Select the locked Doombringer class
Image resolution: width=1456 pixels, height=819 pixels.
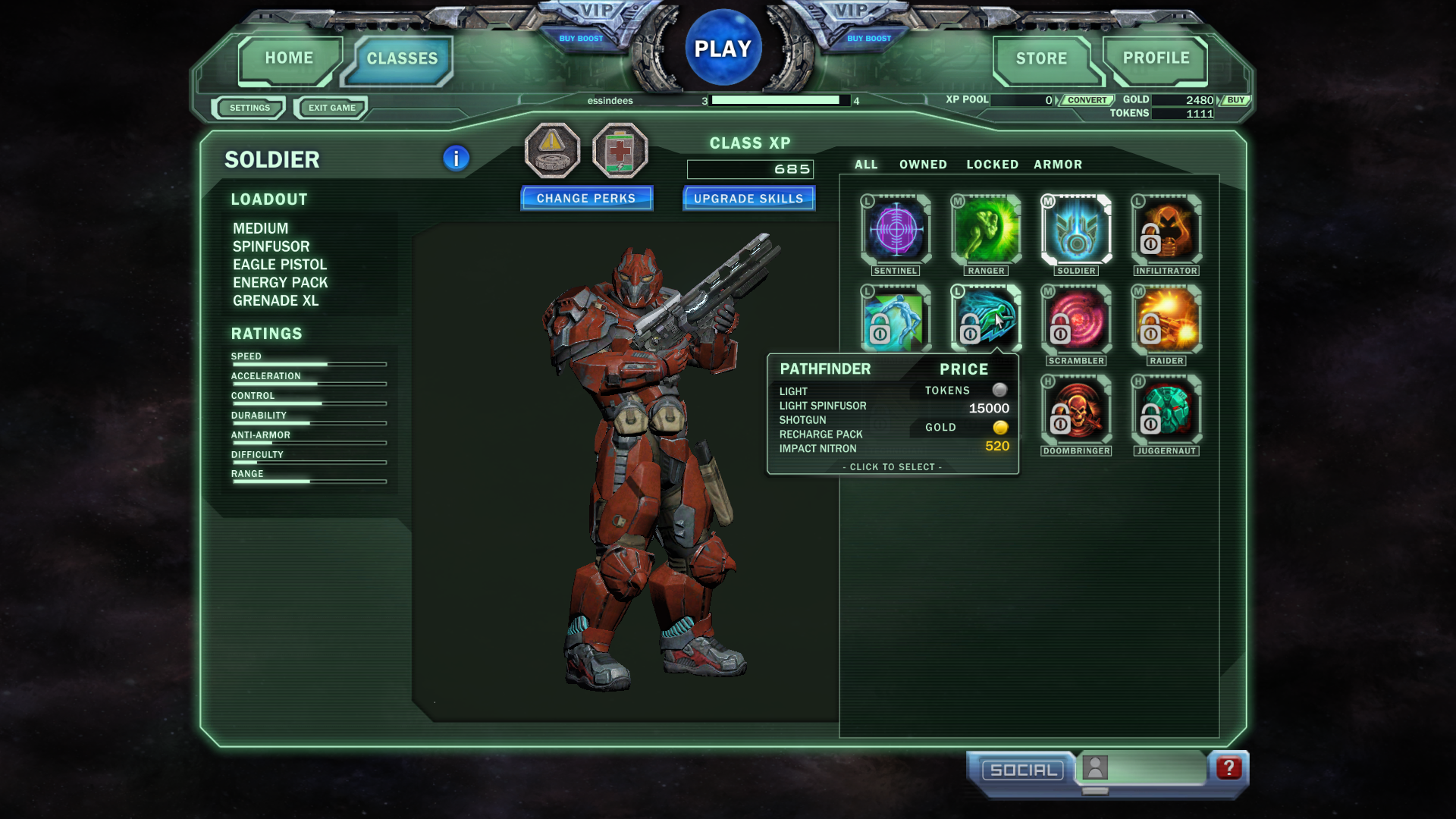1076,409
